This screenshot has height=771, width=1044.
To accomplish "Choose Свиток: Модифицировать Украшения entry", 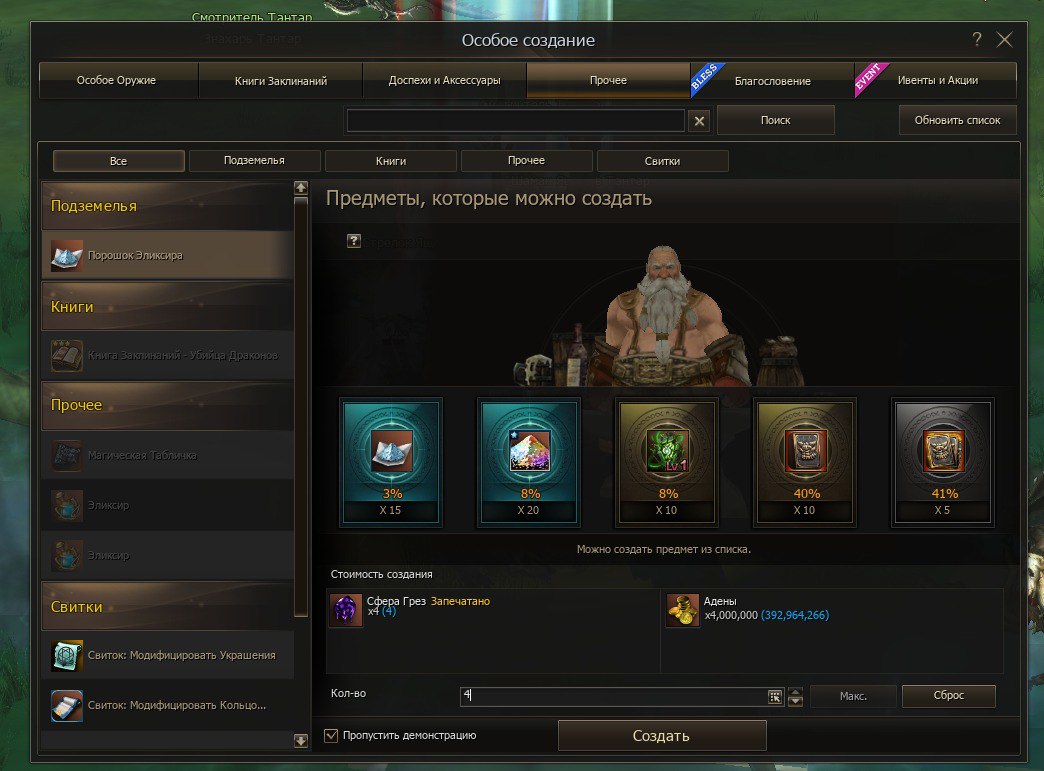I will 168,655.
